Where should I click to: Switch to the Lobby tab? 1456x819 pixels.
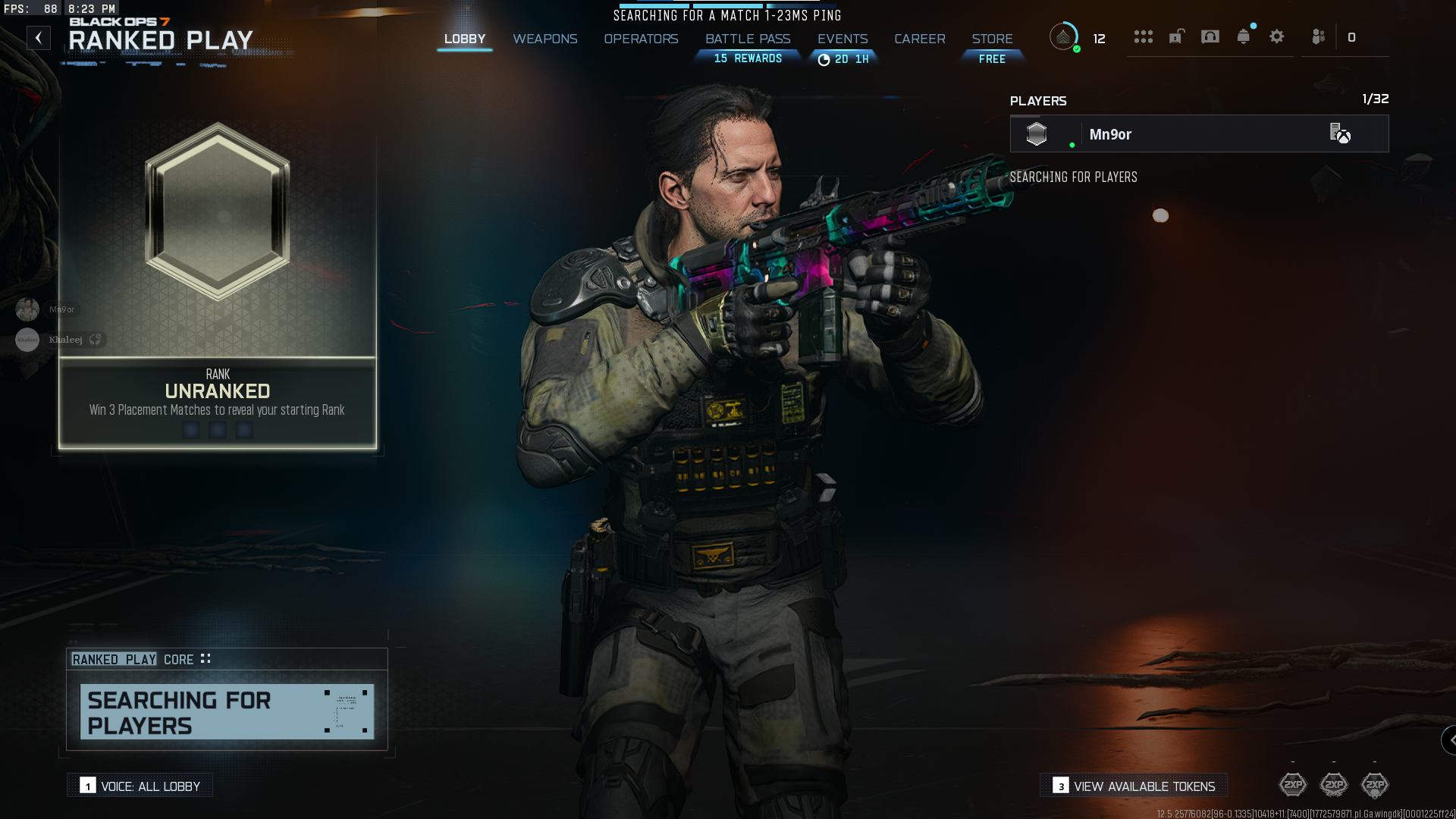pos(464,39)
